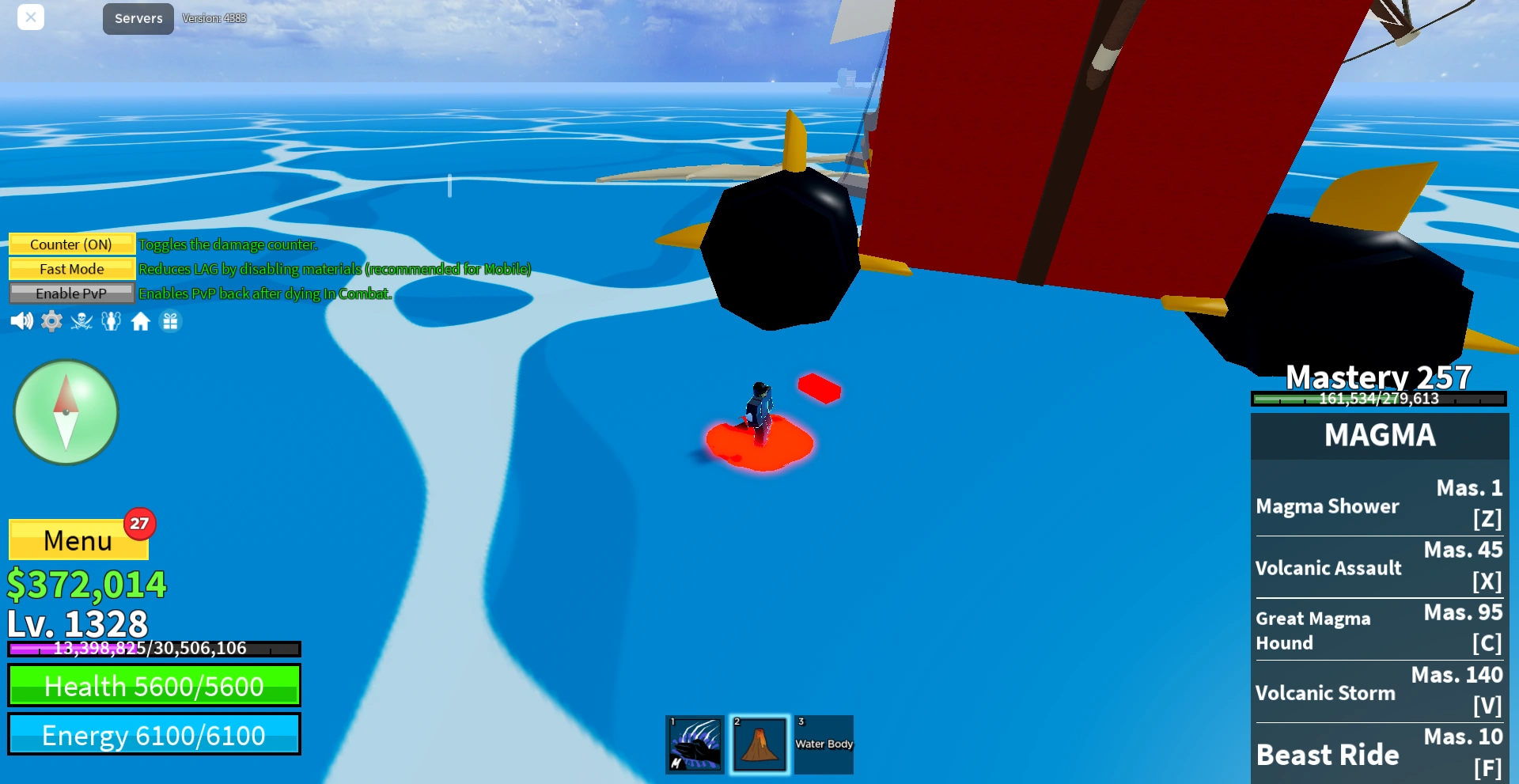Screen dimensions: 1519x784
Task: Open the pirate crew icon
Action: pos(80,321)
